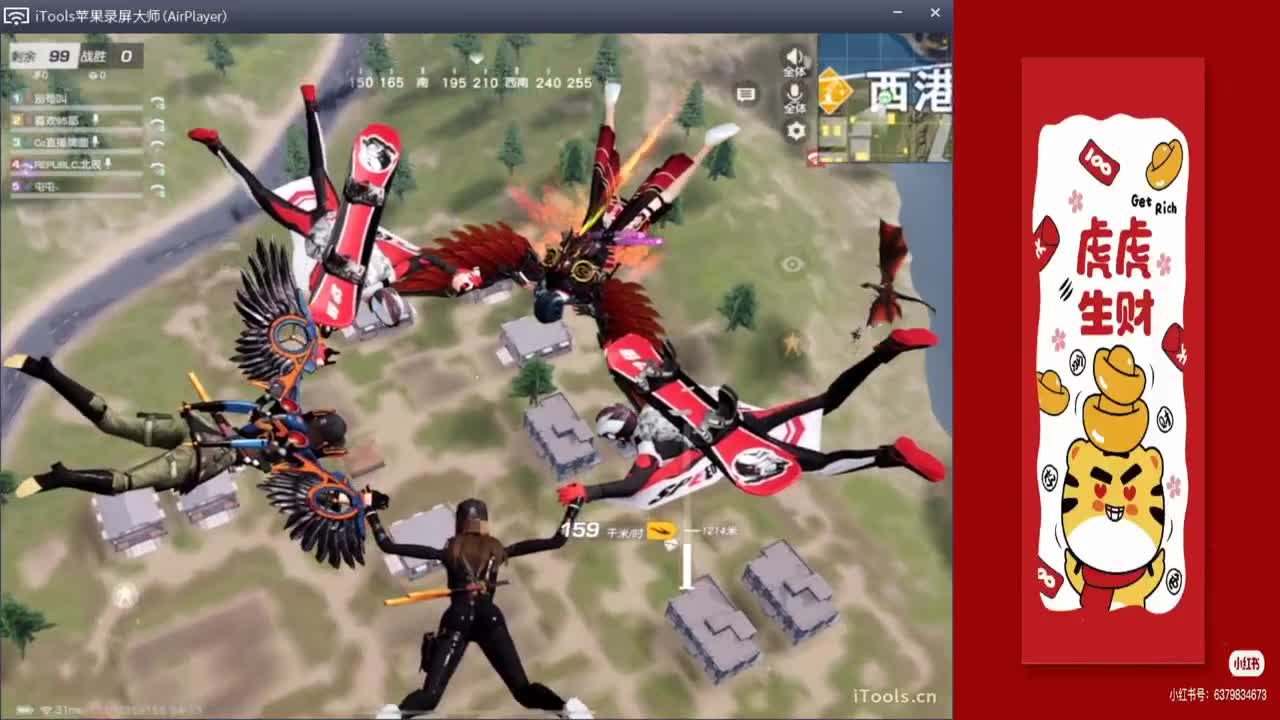
Task: Click the 全体 team speaker icon
Action: point(795,57)
